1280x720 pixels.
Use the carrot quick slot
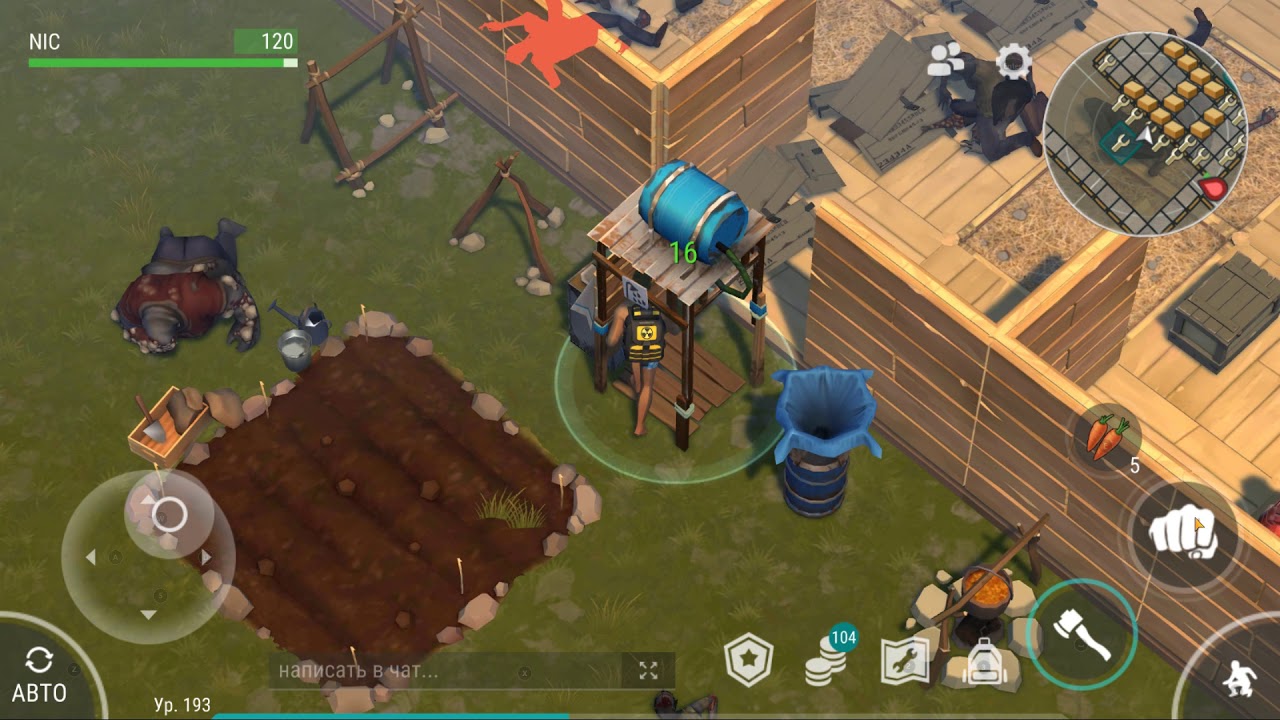1107,438
